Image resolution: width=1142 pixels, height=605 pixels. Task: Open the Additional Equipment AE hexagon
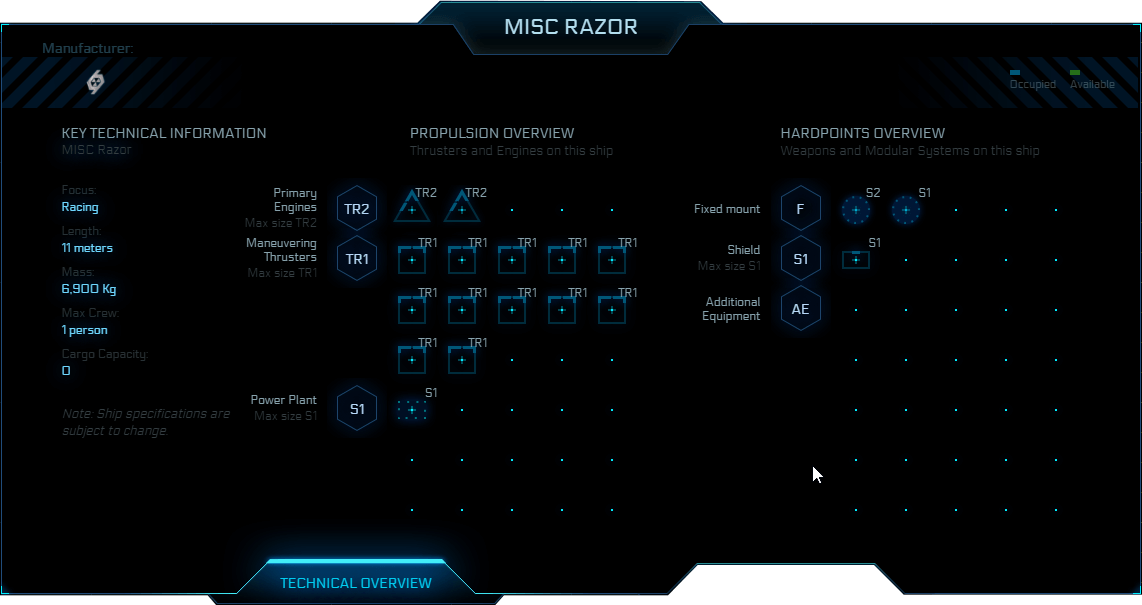tap(801, 309)
